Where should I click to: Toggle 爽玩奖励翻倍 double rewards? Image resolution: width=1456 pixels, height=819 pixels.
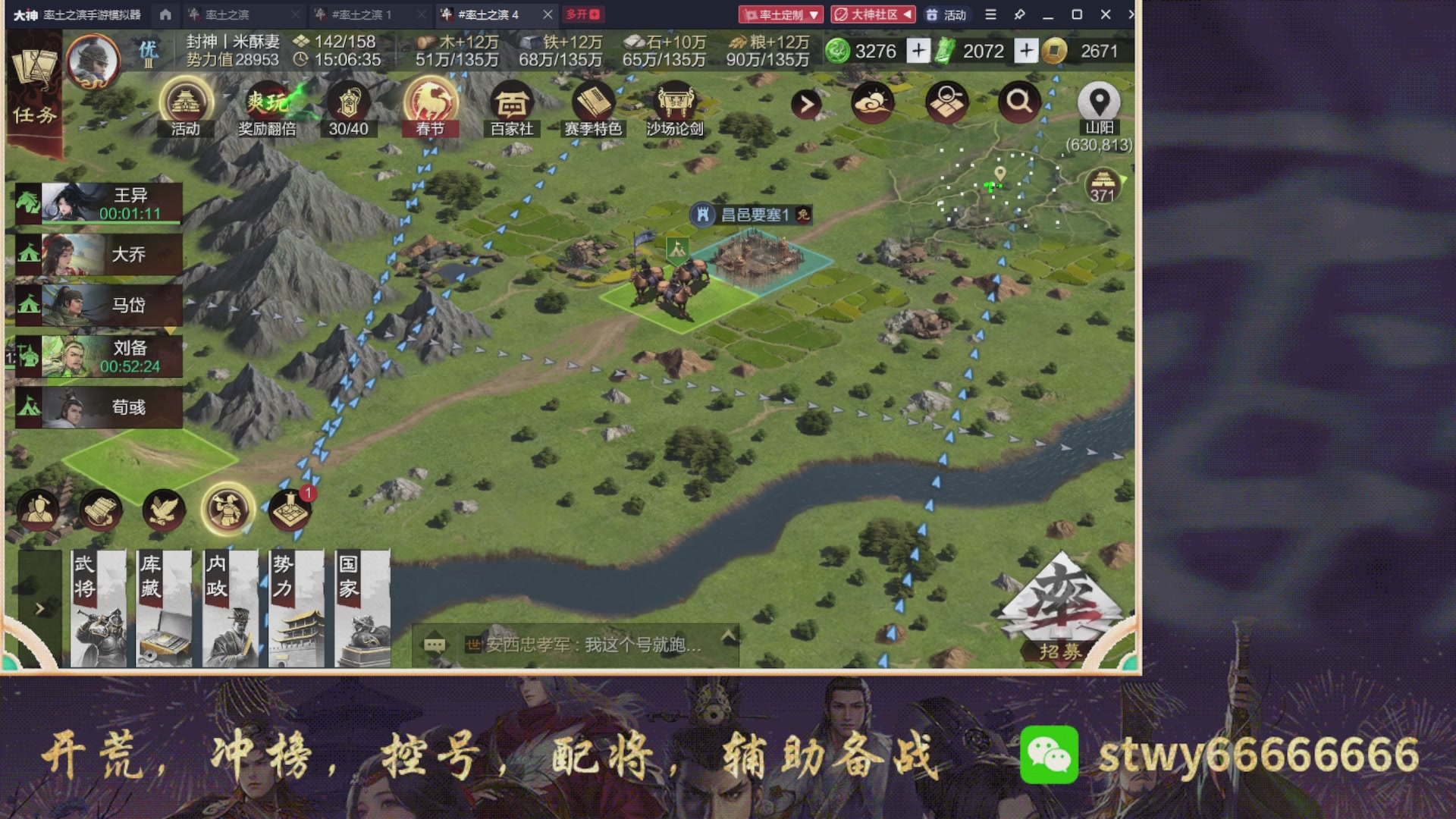[266, 106]
